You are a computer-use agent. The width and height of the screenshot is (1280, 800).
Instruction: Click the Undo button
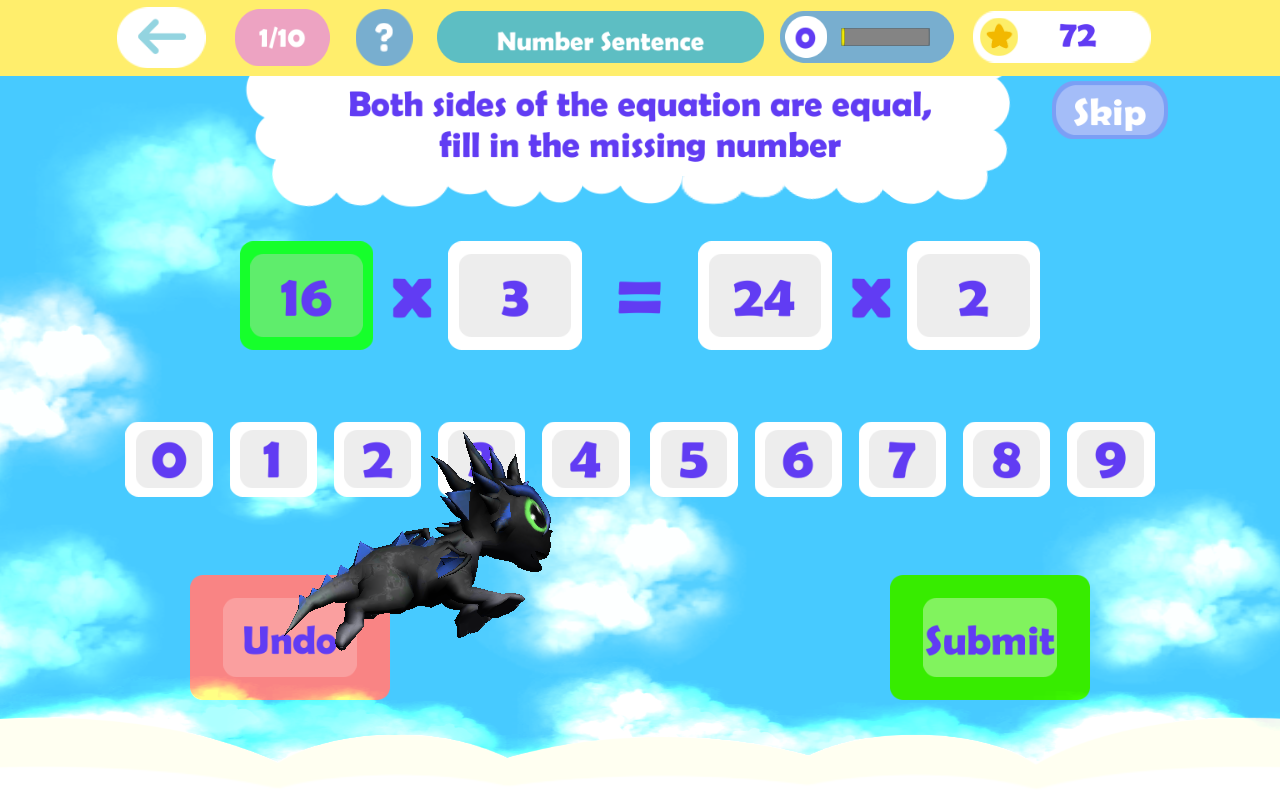click(289, 637)
